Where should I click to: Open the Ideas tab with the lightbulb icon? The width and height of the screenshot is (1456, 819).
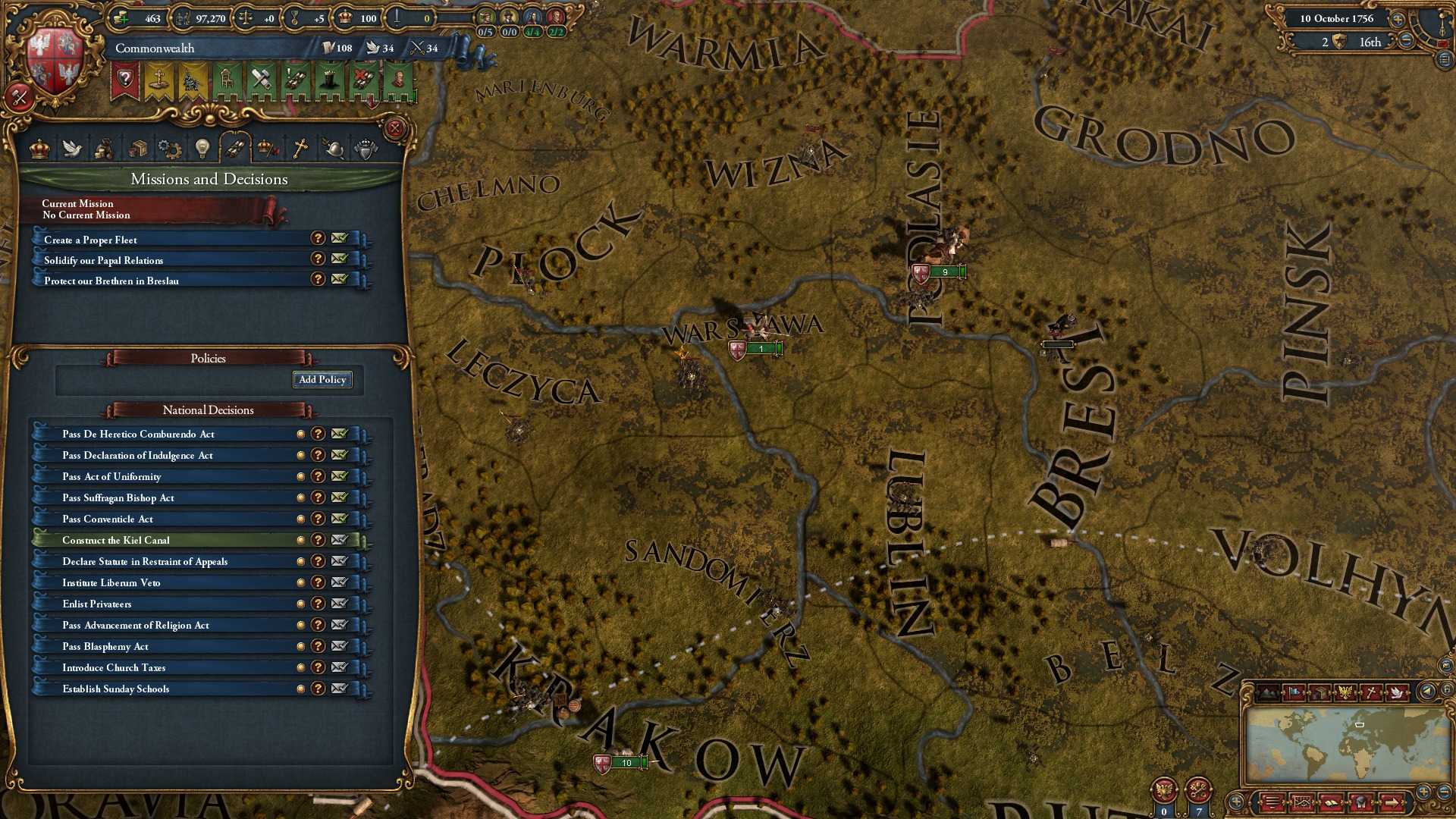(202, 149)
